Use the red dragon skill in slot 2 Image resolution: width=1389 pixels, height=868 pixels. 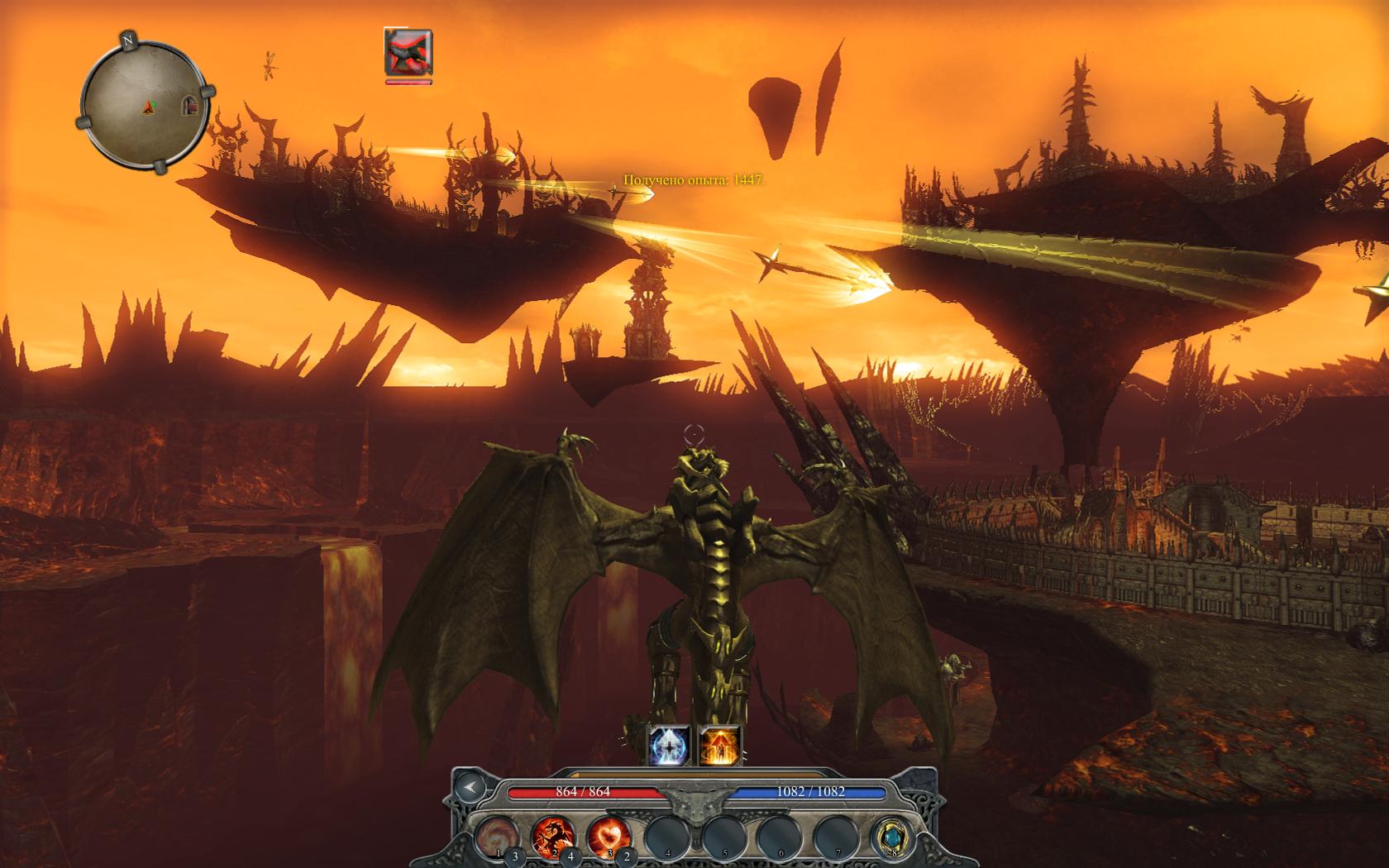tap(551, 836)
